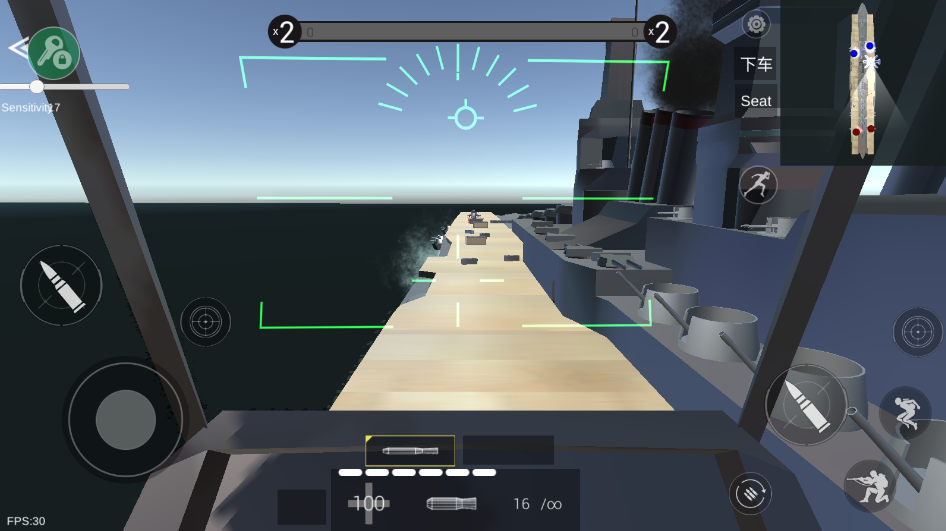The width and height of the screenshot is (946, 531).
Task: Open the ship minimap
Action: pyautogui.click(x=862, y=82)
